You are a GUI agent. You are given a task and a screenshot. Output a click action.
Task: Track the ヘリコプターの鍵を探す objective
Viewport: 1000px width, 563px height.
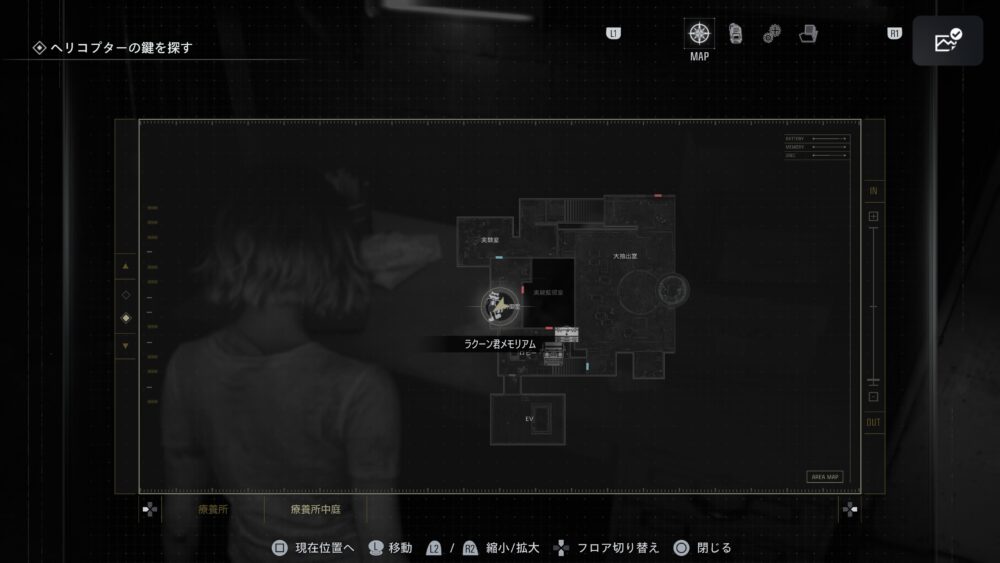[x=120, y=47]
